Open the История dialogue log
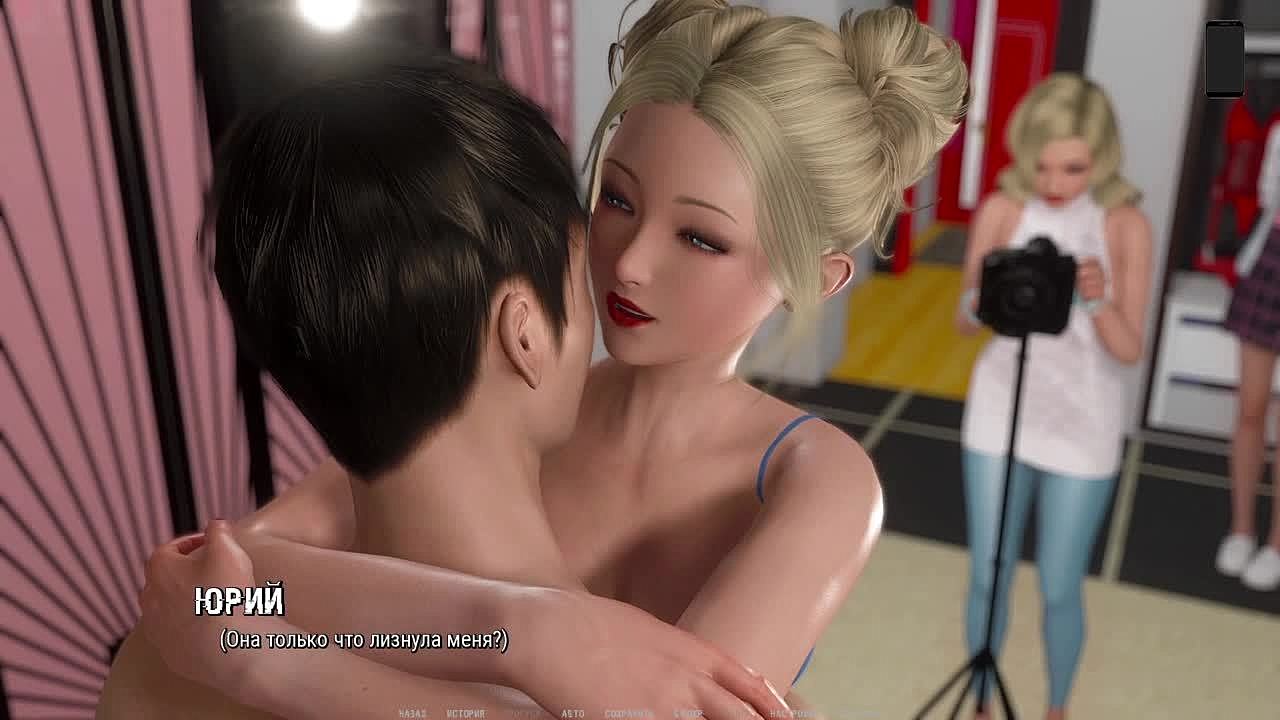1280x720 pixels. click(x=465, y=714)
